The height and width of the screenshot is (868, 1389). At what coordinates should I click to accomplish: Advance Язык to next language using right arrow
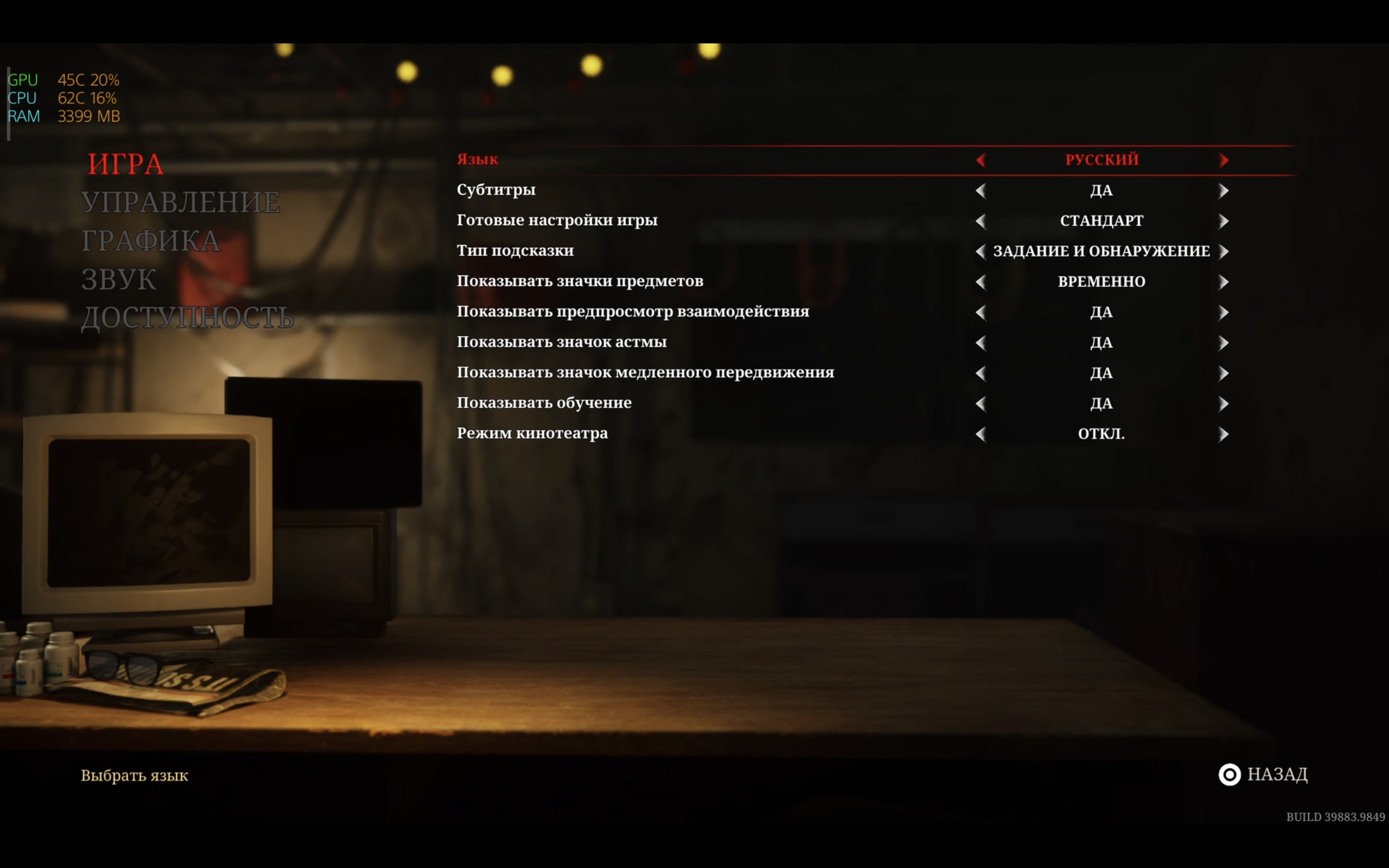tap(1225, 160)
